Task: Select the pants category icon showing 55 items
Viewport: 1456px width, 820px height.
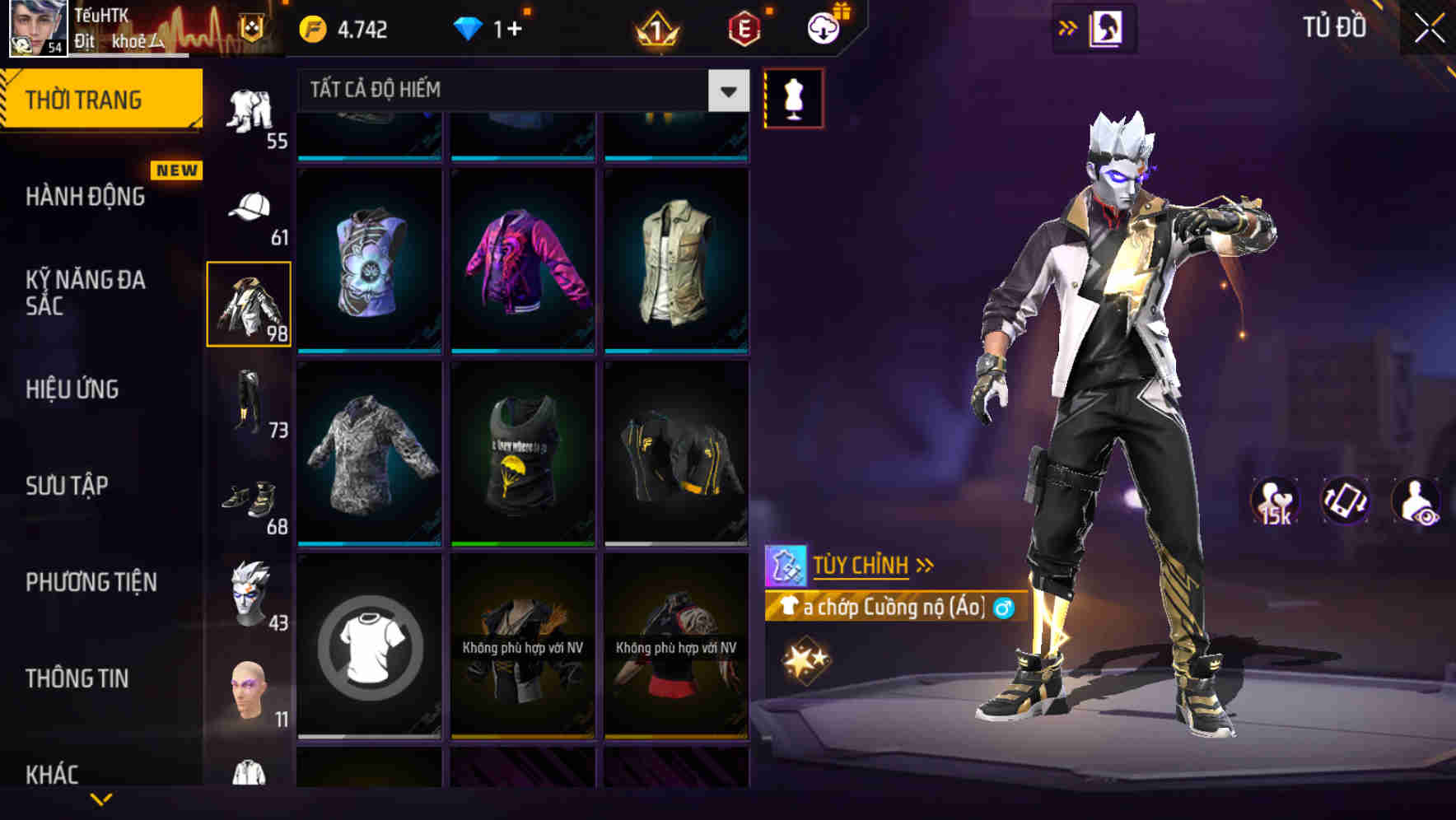Action: tap(251, 111)
